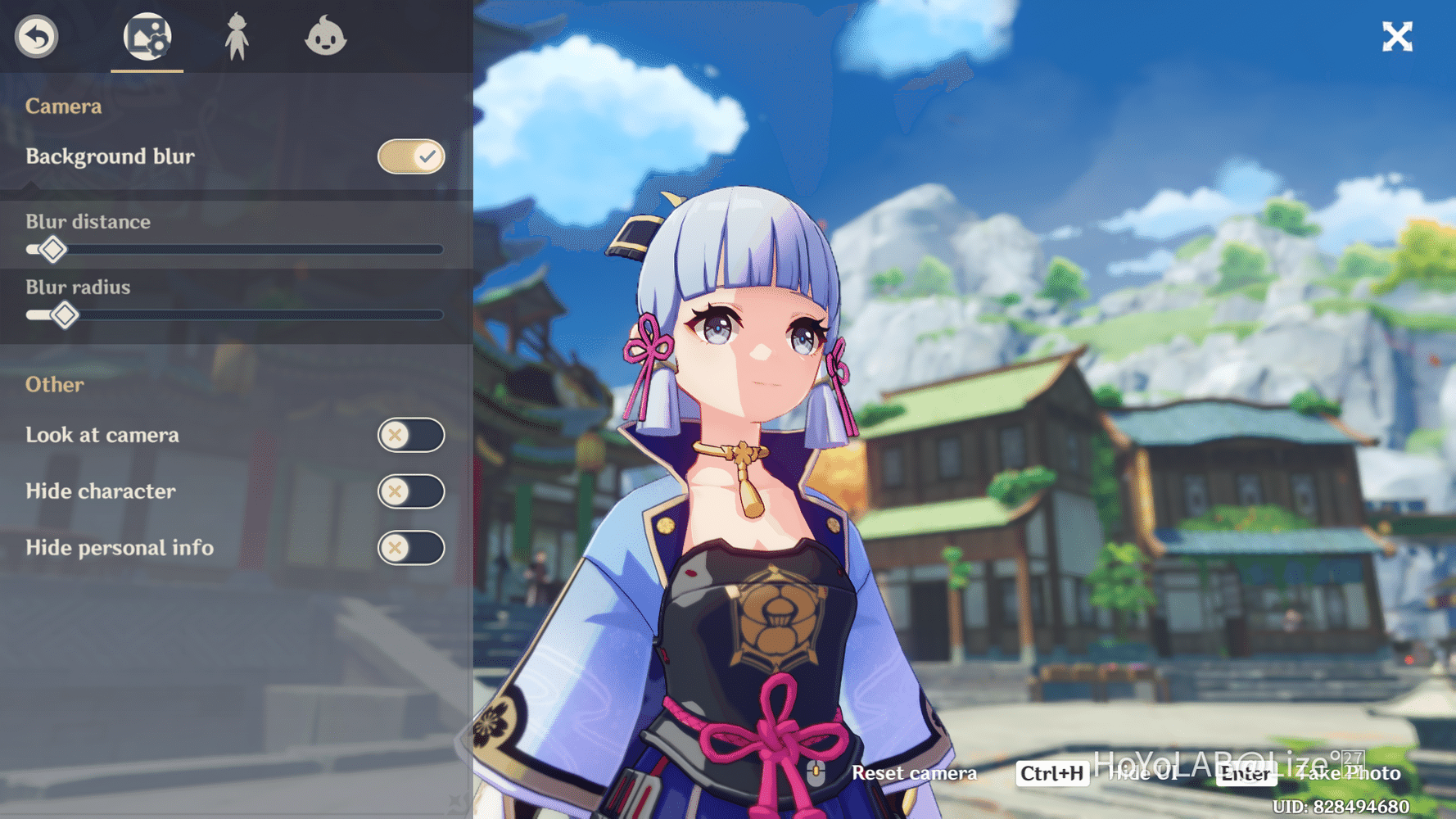
Task: Disable the Background blur toggle
Action: [410, 156]
